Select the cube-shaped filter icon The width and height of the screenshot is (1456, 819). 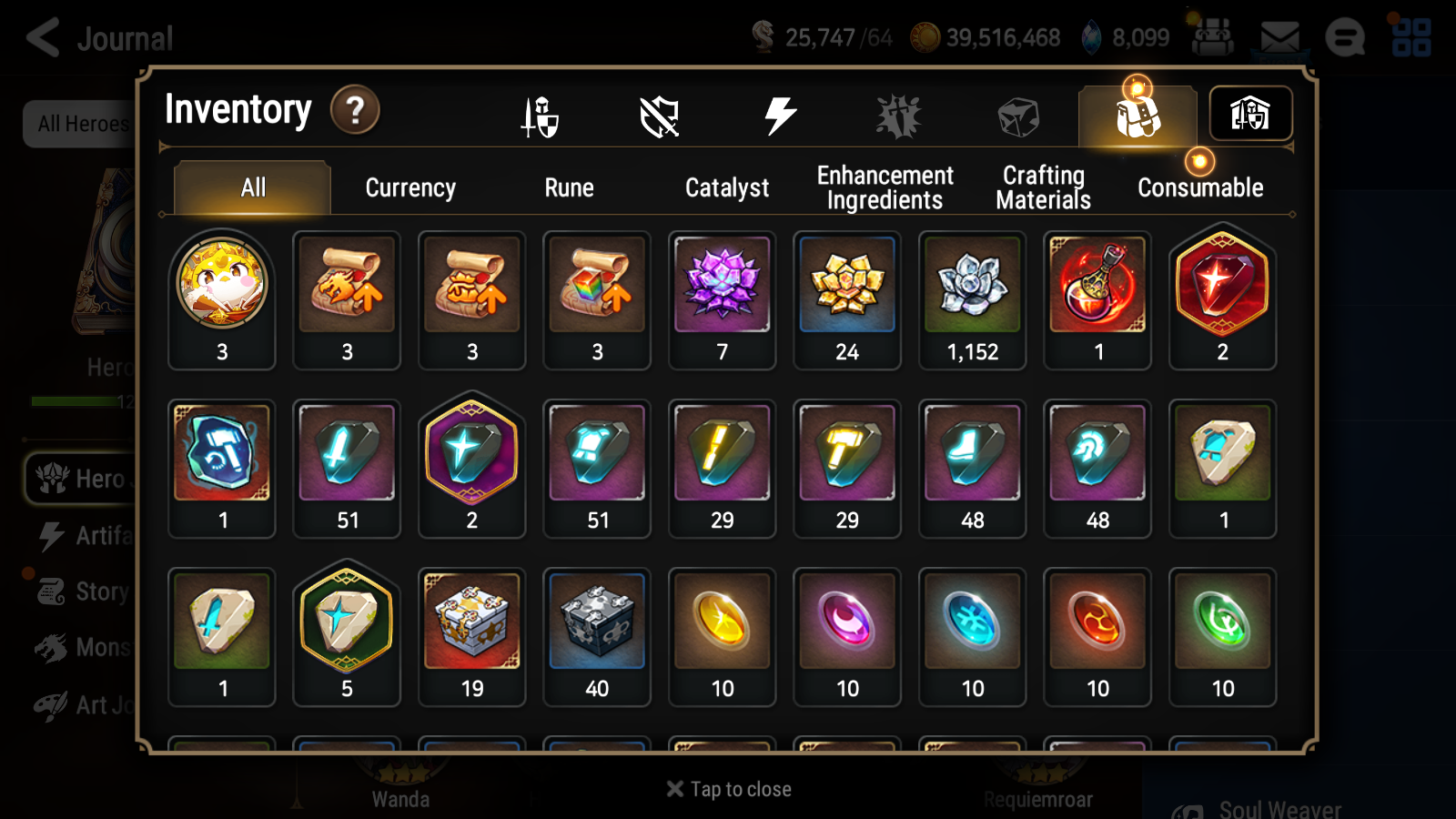(x=1017, y=114)
